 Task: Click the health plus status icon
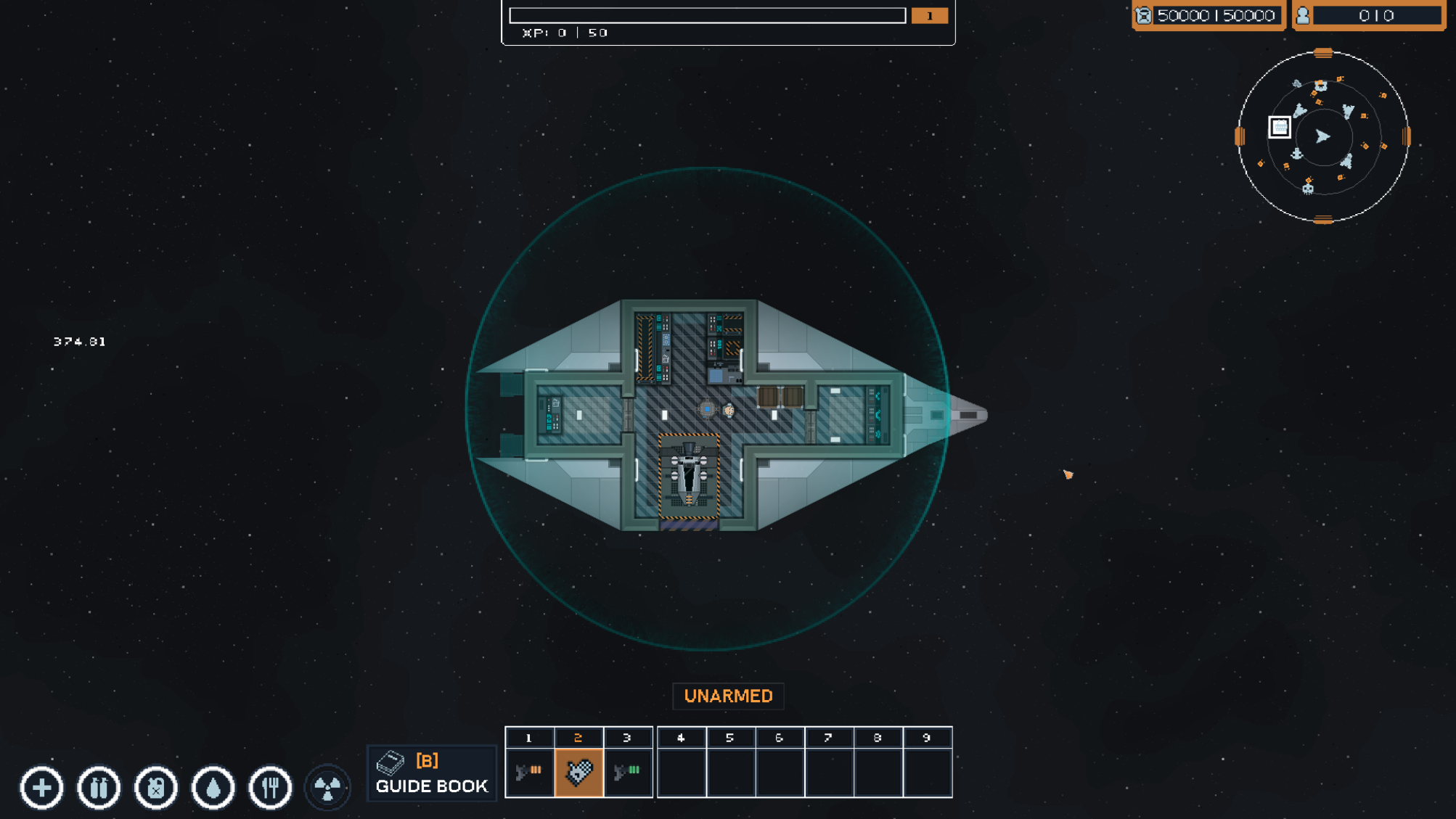click(x=42, y=788)
